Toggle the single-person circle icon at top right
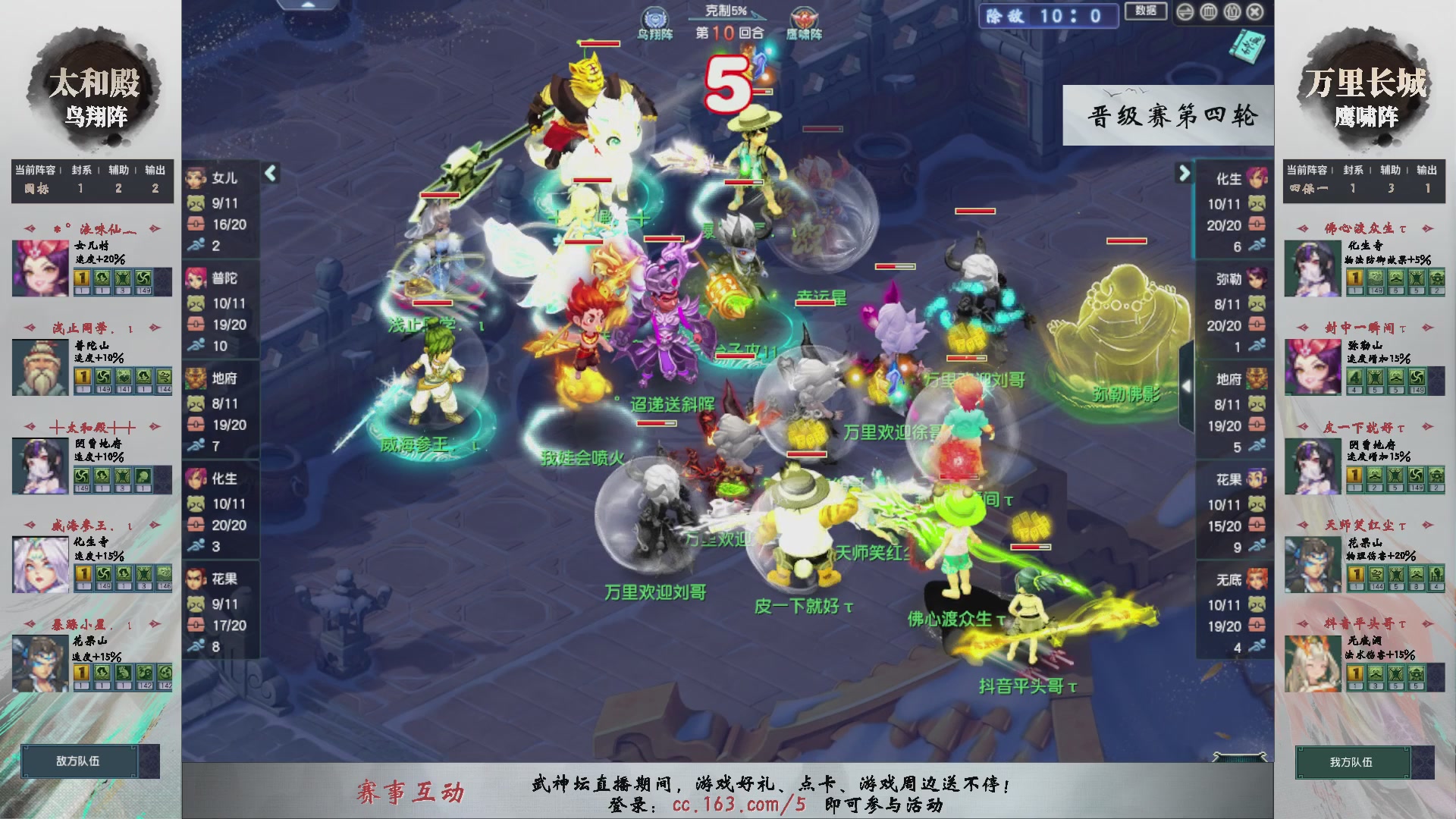 (1232, 12)
